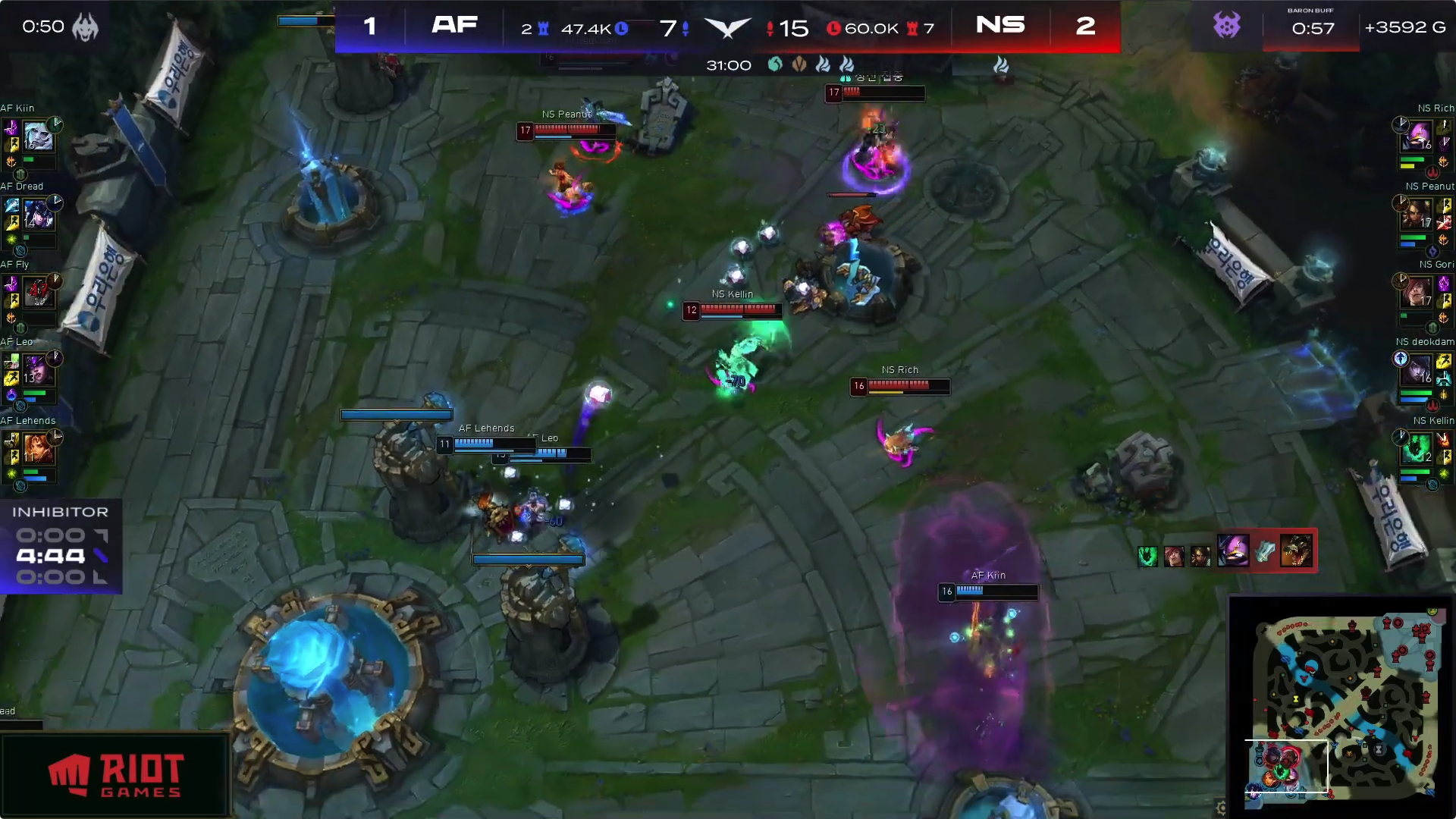
Task: Select AF Kiin's champion portrait
Action: [38, 137]
